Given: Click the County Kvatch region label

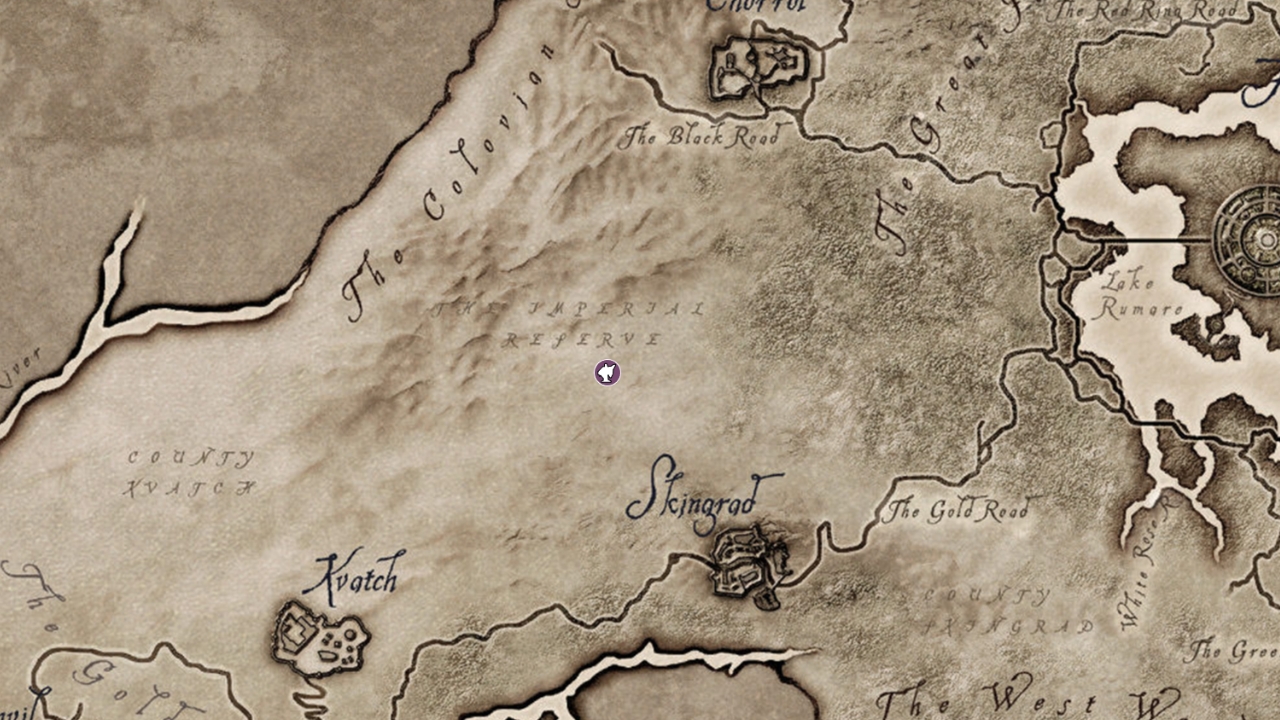Looking at the screenshot, I should pos(190,472).
